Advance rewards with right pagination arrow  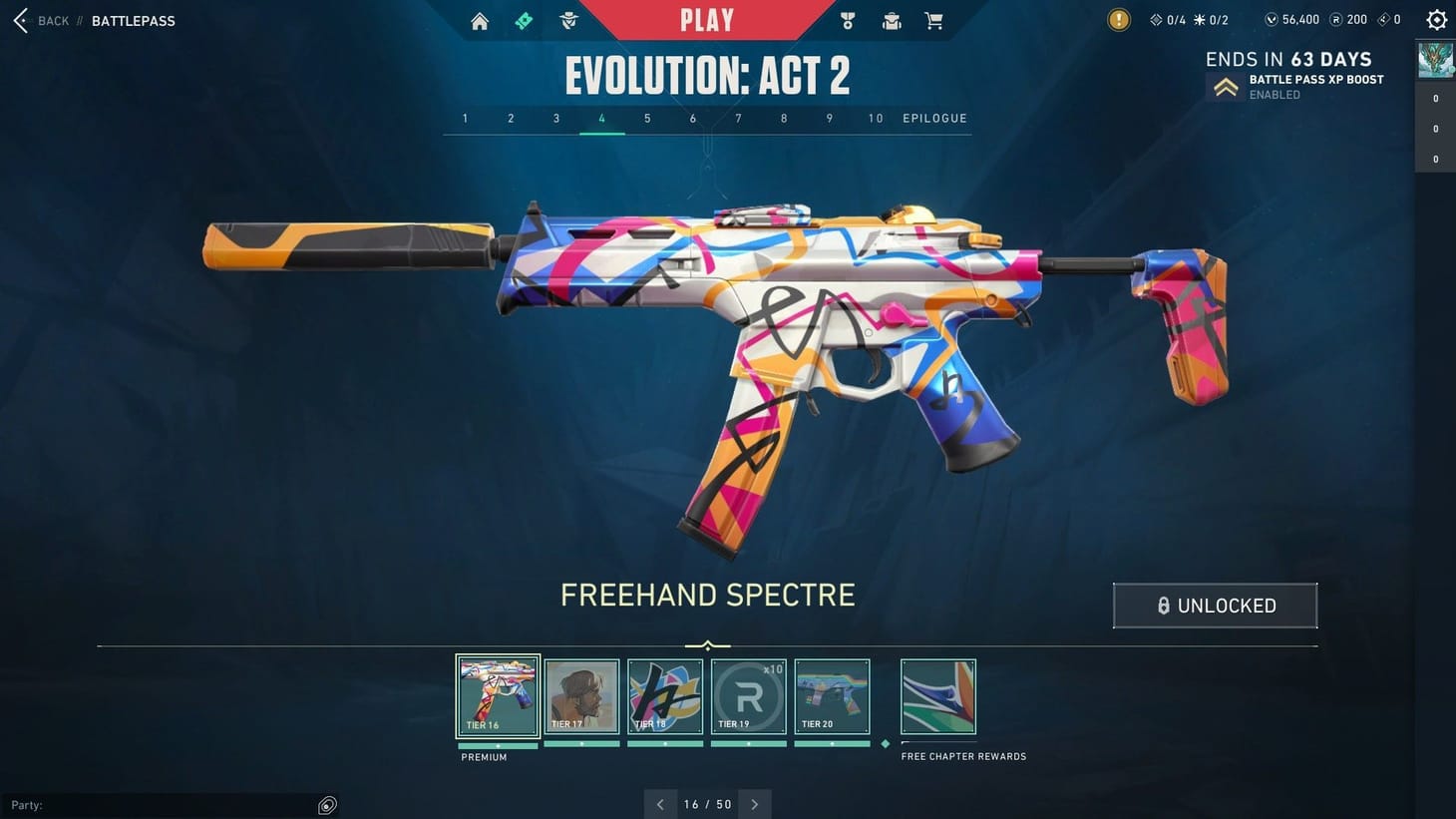click(755, 804)
